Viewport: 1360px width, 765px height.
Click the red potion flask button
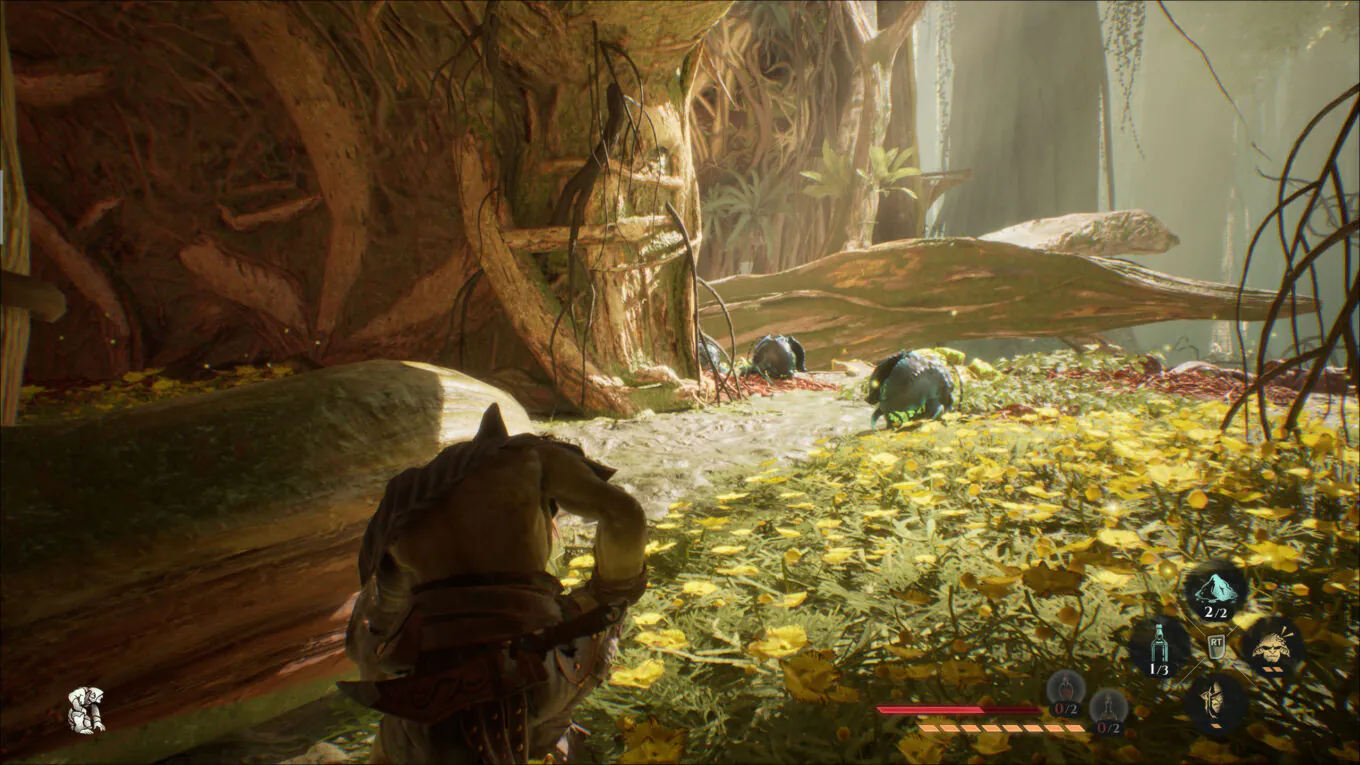click(x=1065, y=690)
